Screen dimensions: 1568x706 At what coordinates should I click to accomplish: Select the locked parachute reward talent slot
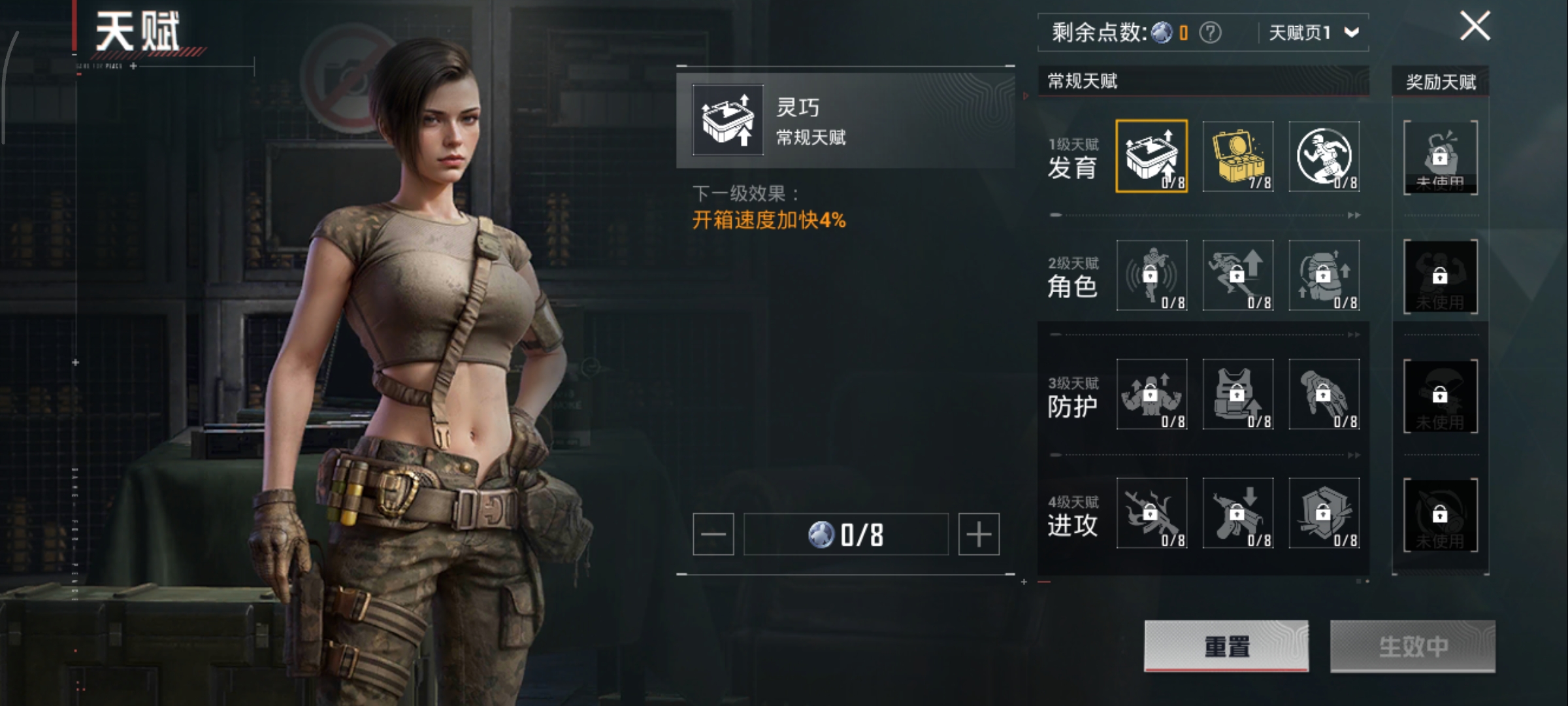click(x=1440, y=395)
